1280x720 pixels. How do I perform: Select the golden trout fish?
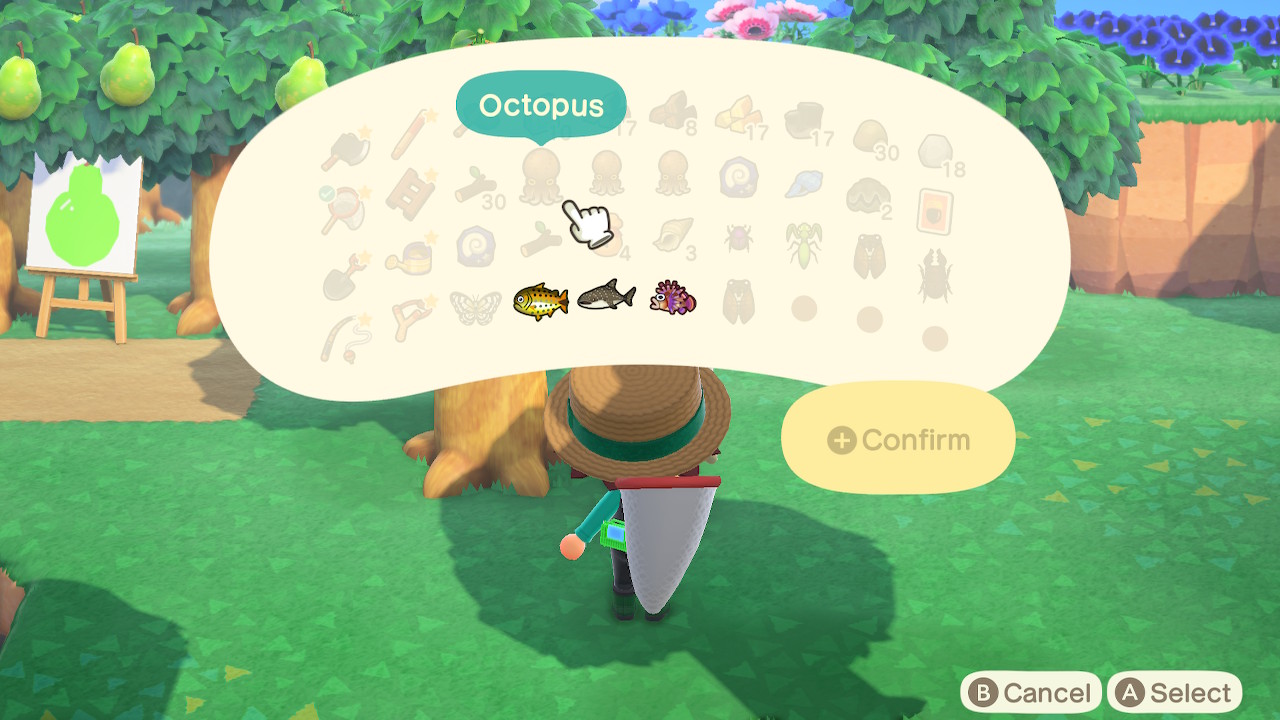[541, 299]
